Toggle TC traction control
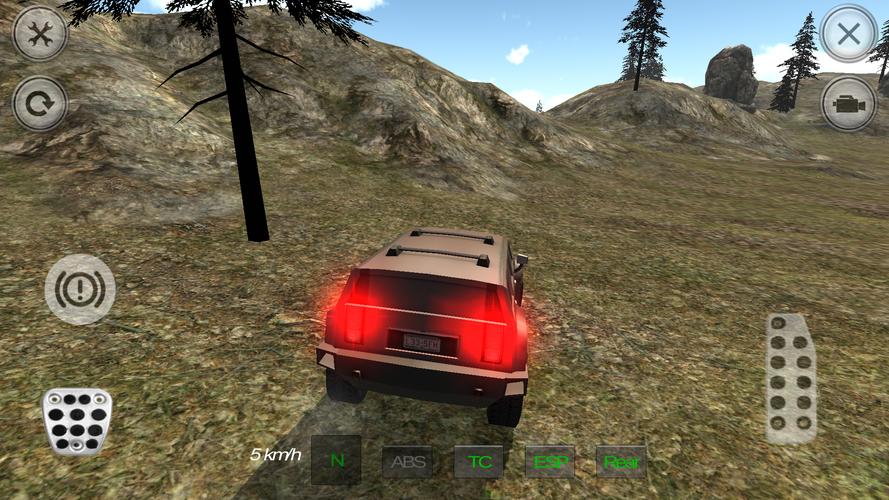This screenshot has width=889, height=500. point(479,462)
